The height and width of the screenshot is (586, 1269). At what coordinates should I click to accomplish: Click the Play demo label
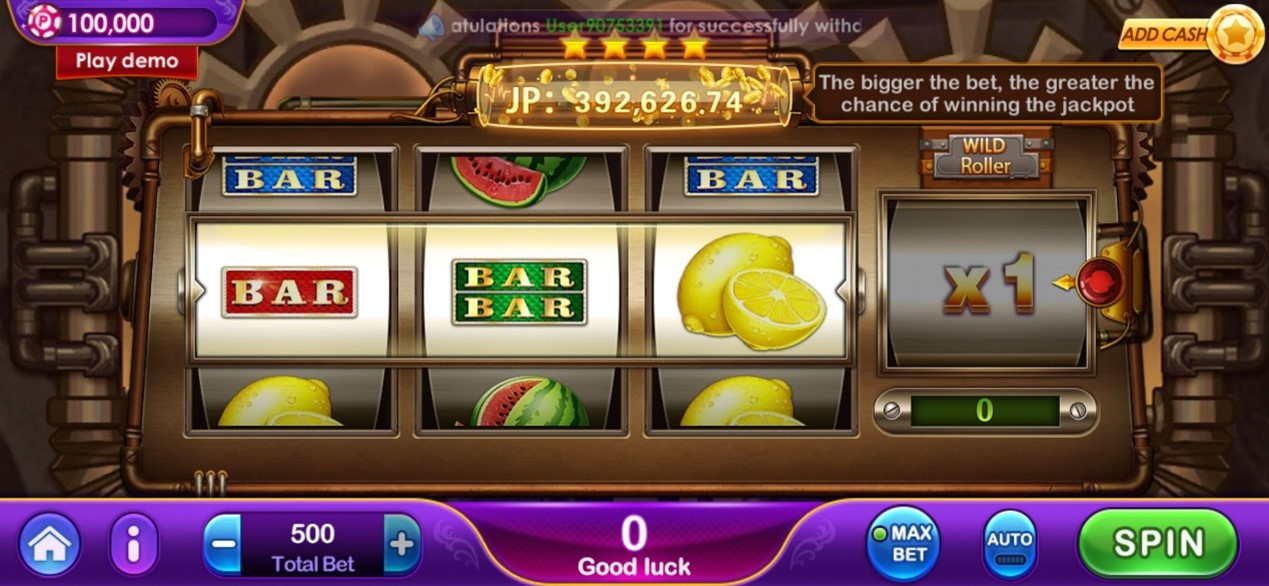pyautogui.click(x=126, y=60)
